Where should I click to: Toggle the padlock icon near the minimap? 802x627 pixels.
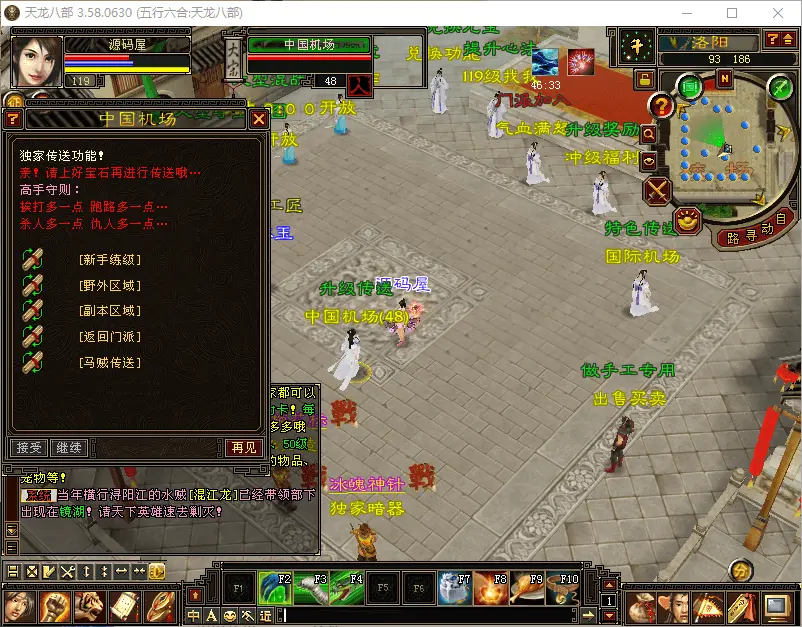[645, 77]
